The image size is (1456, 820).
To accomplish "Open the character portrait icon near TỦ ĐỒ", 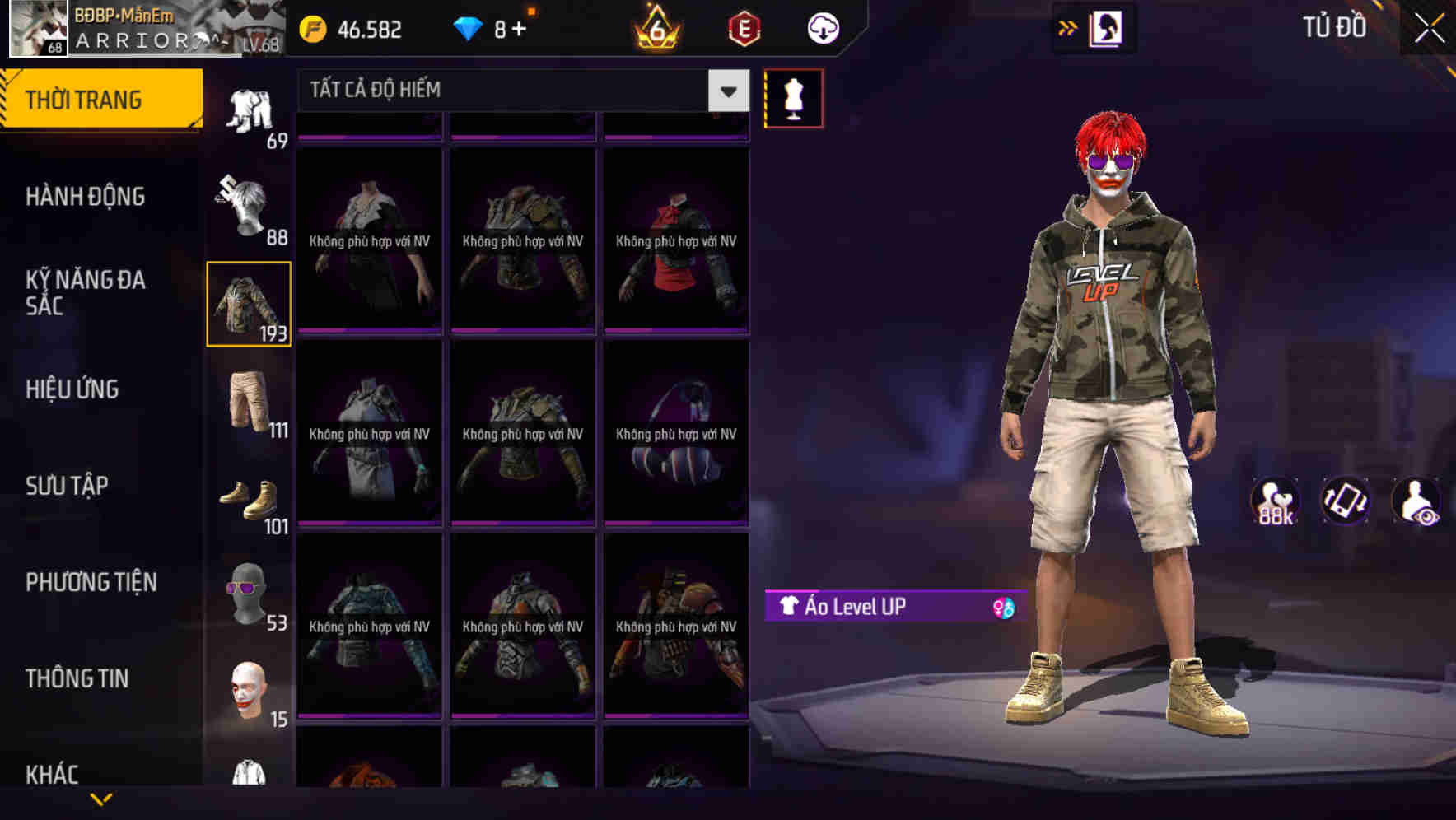I will [x=1108, y=29].
